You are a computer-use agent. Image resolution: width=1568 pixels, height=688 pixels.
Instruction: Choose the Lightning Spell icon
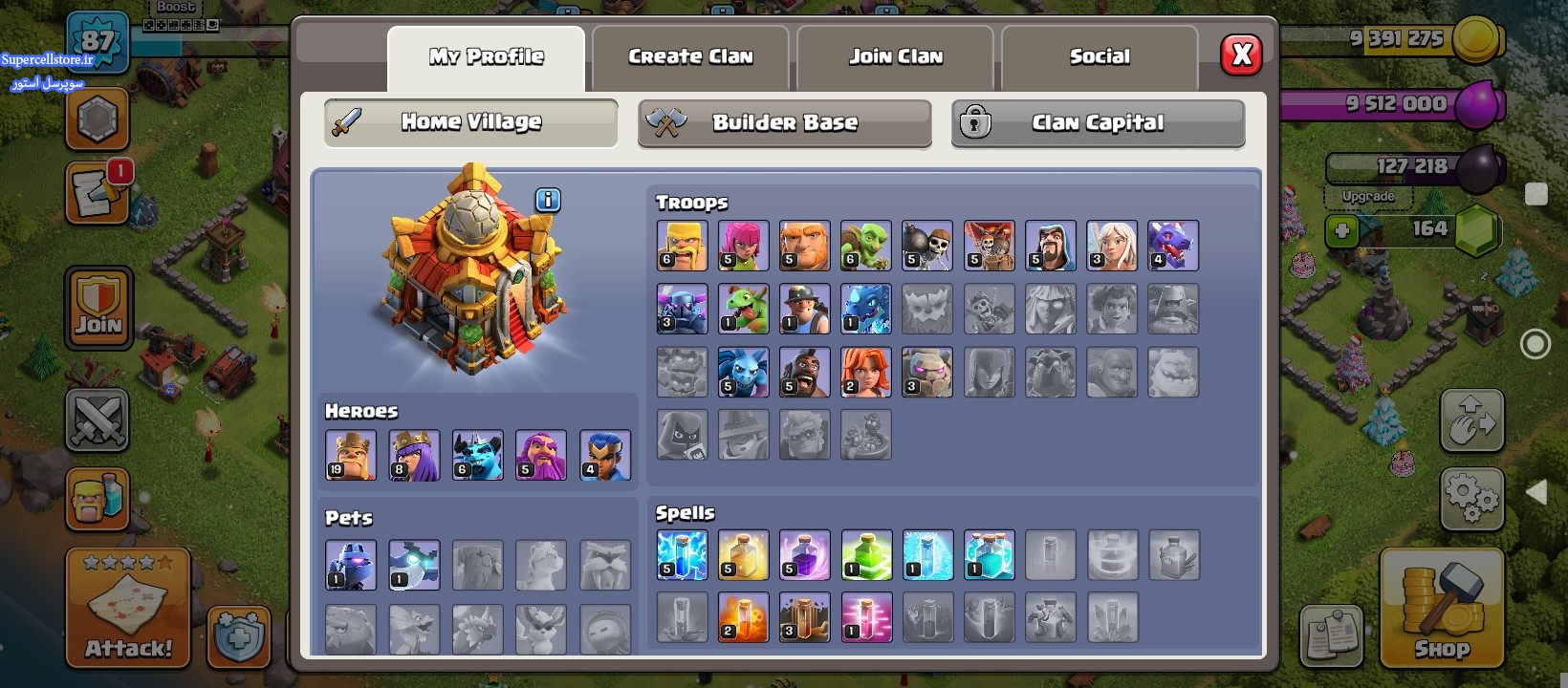click(682, 555)
